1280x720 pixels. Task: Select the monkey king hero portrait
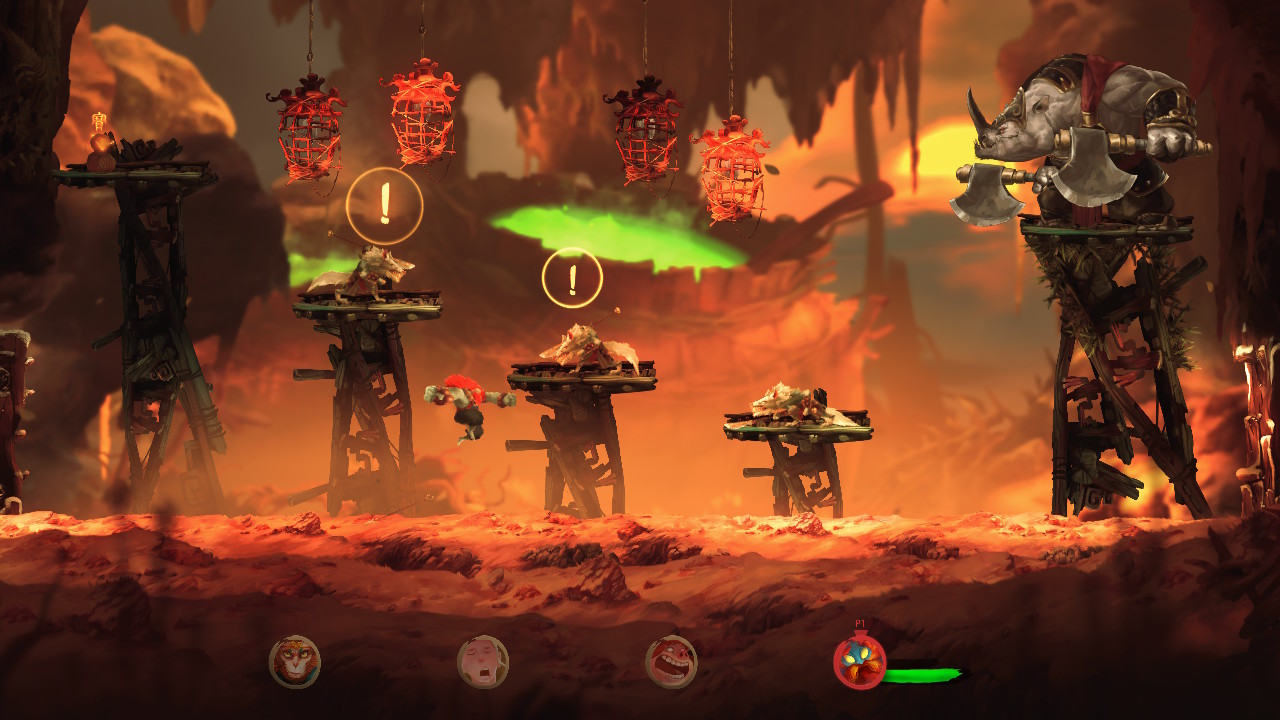[295, 662]
